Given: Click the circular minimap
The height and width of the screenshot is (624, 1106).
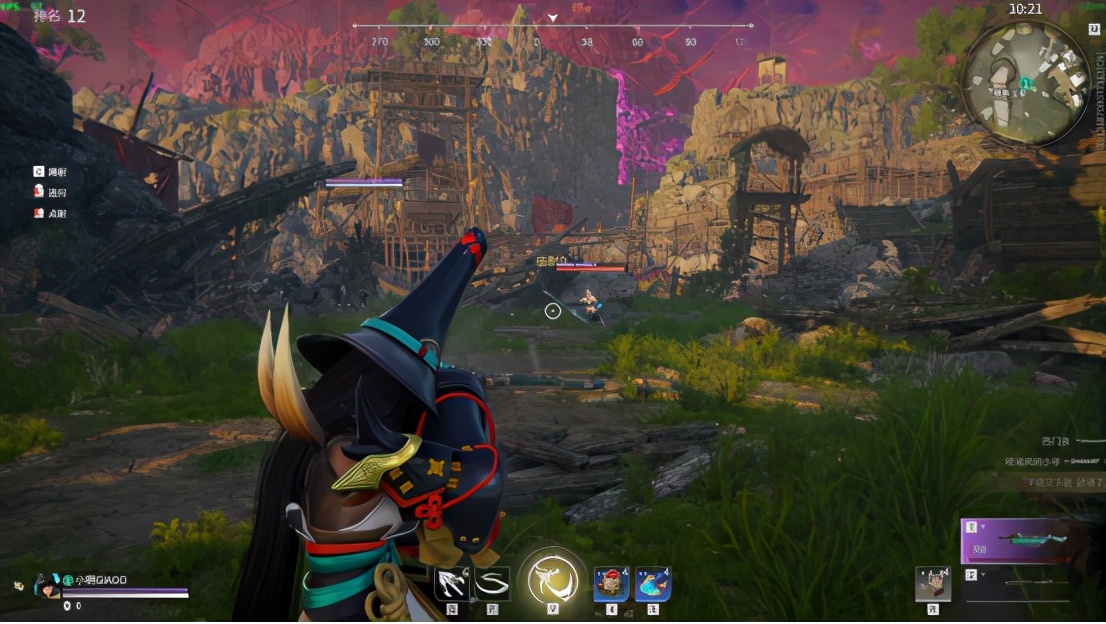Looking at the screenshot, I should [x=1025, y=84].
